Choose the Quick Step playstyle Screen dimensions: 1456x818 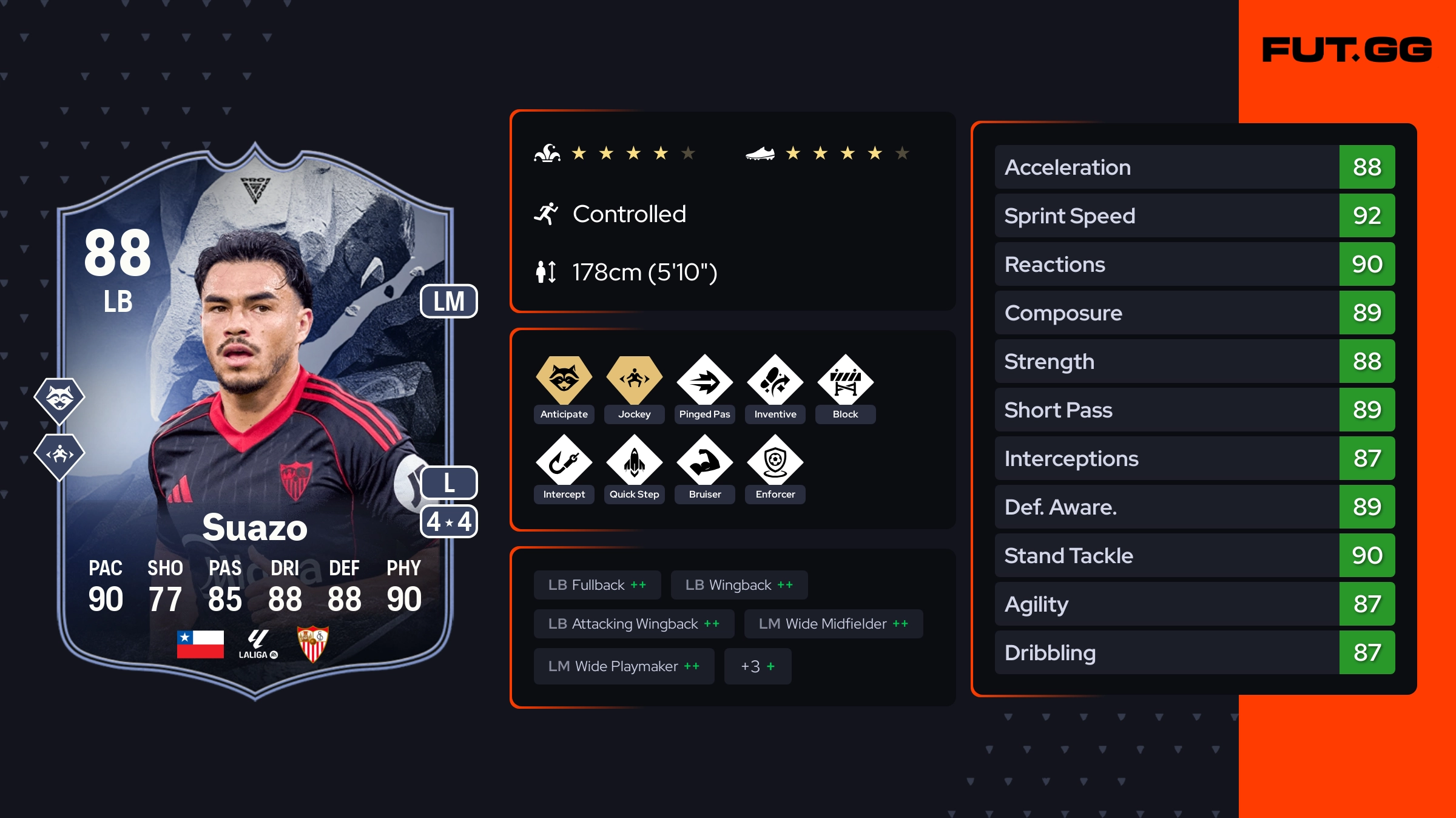coord(634,462)
